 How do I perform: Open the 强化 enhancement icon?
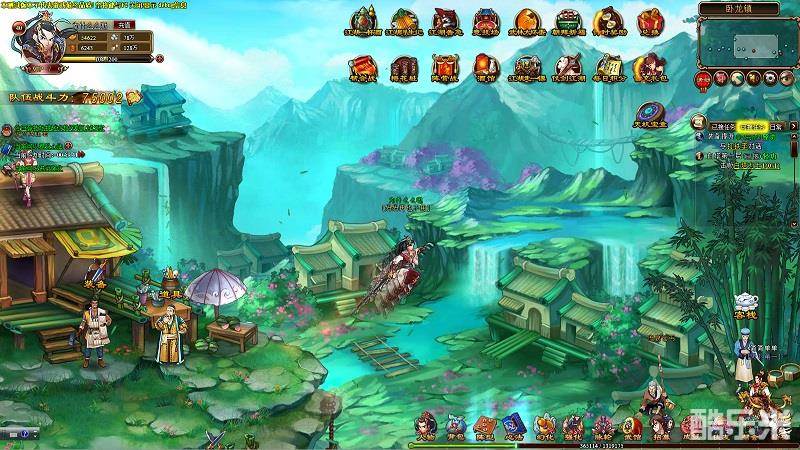[572, 427]
